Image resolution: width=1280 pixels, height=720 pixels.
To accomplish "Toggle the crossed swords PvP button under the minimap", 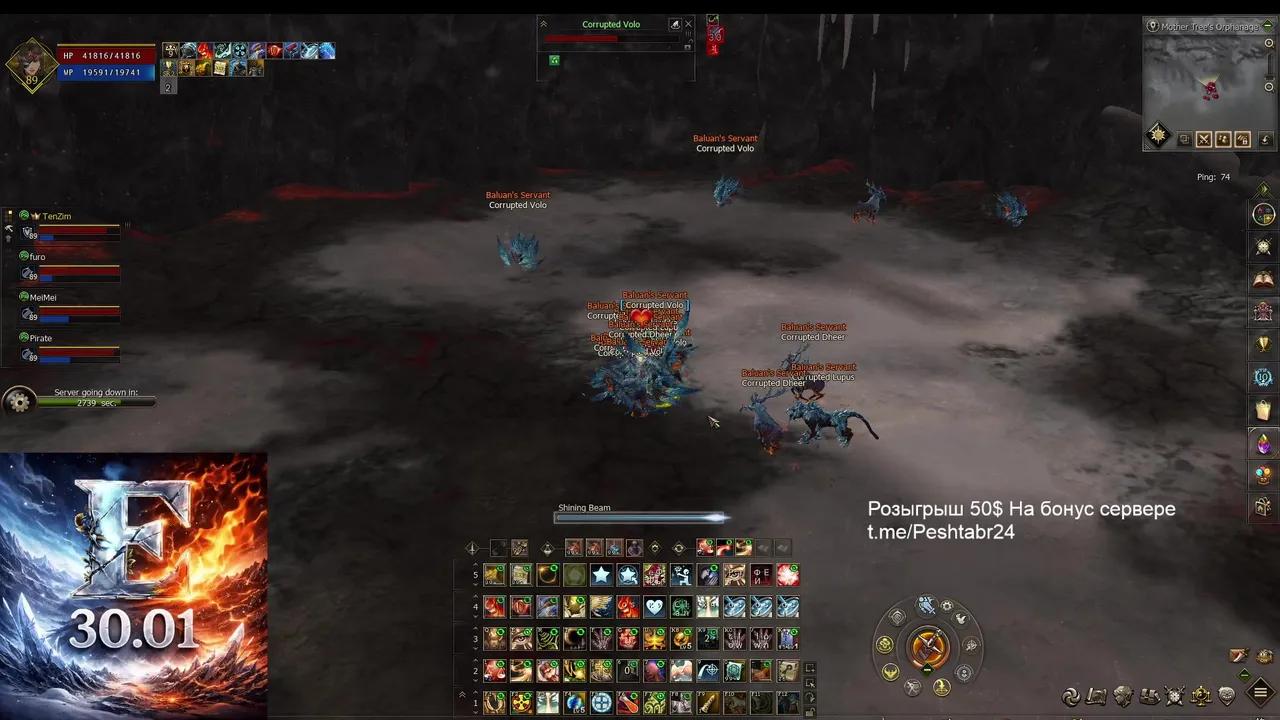I will (1203, 139).
